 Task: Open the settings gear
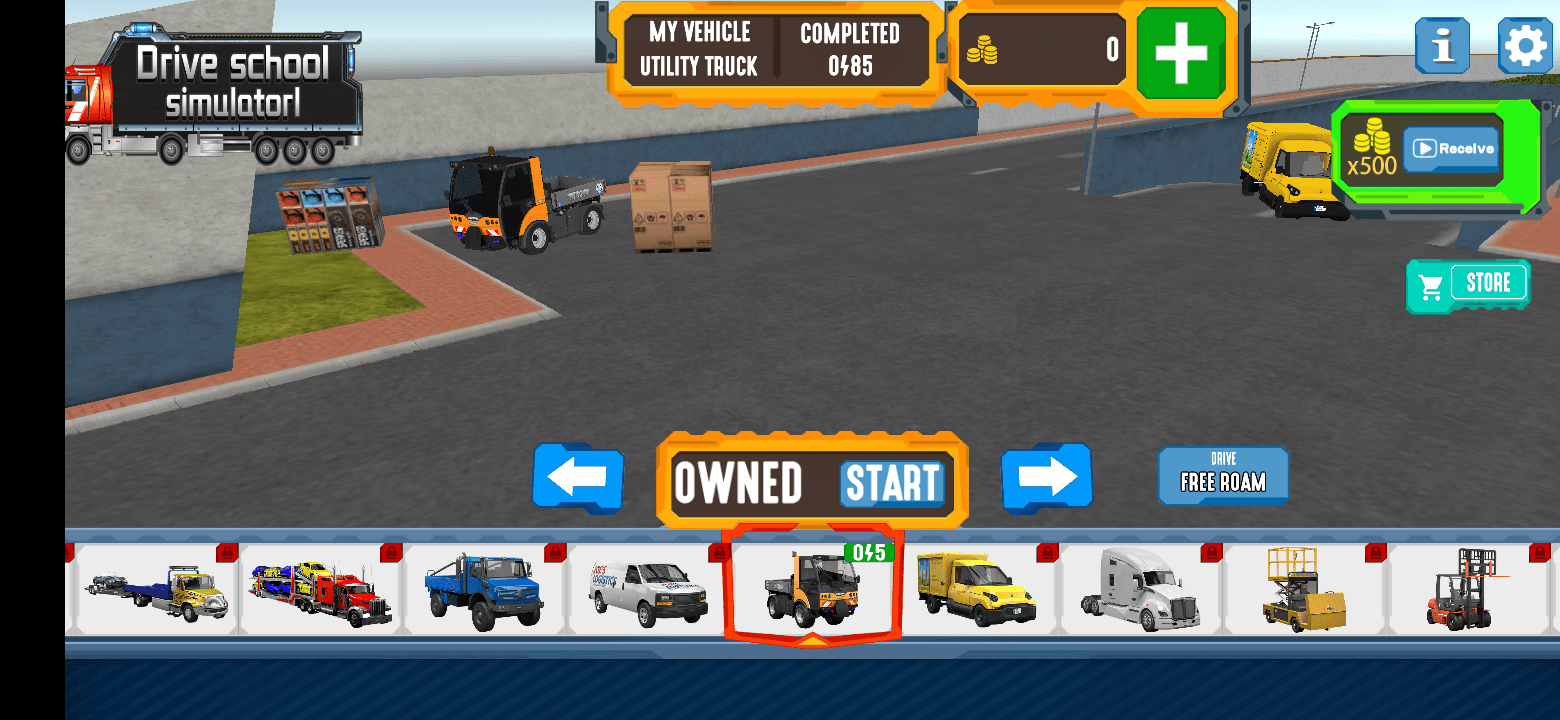click(1525, 45)
